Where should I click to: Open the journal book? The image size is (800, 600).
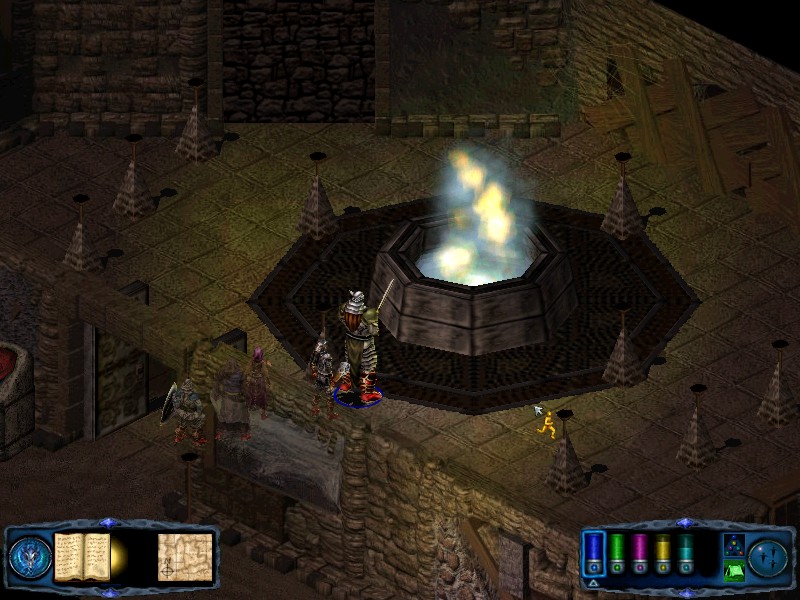pyautogui.click(x=81, y=556)
